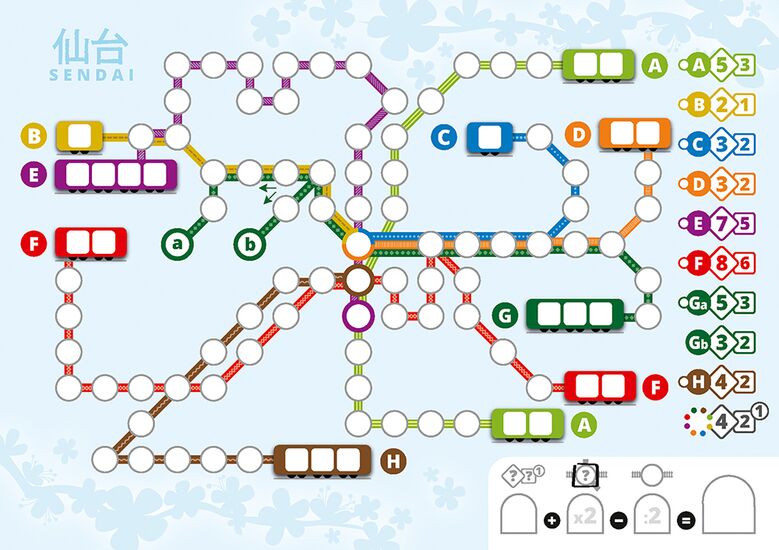The image size is (779, 550).
Task: Select the yellow B line train car
Action: click(x=80, y=136)
